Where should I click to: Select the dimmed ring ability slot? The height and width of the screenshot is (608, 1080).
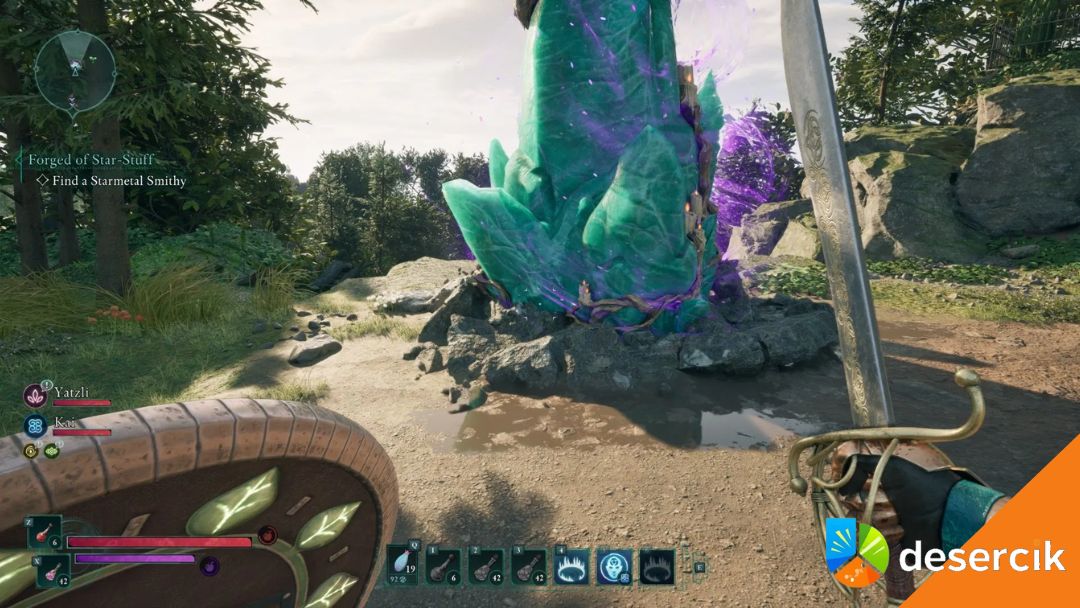coord(657,566)
